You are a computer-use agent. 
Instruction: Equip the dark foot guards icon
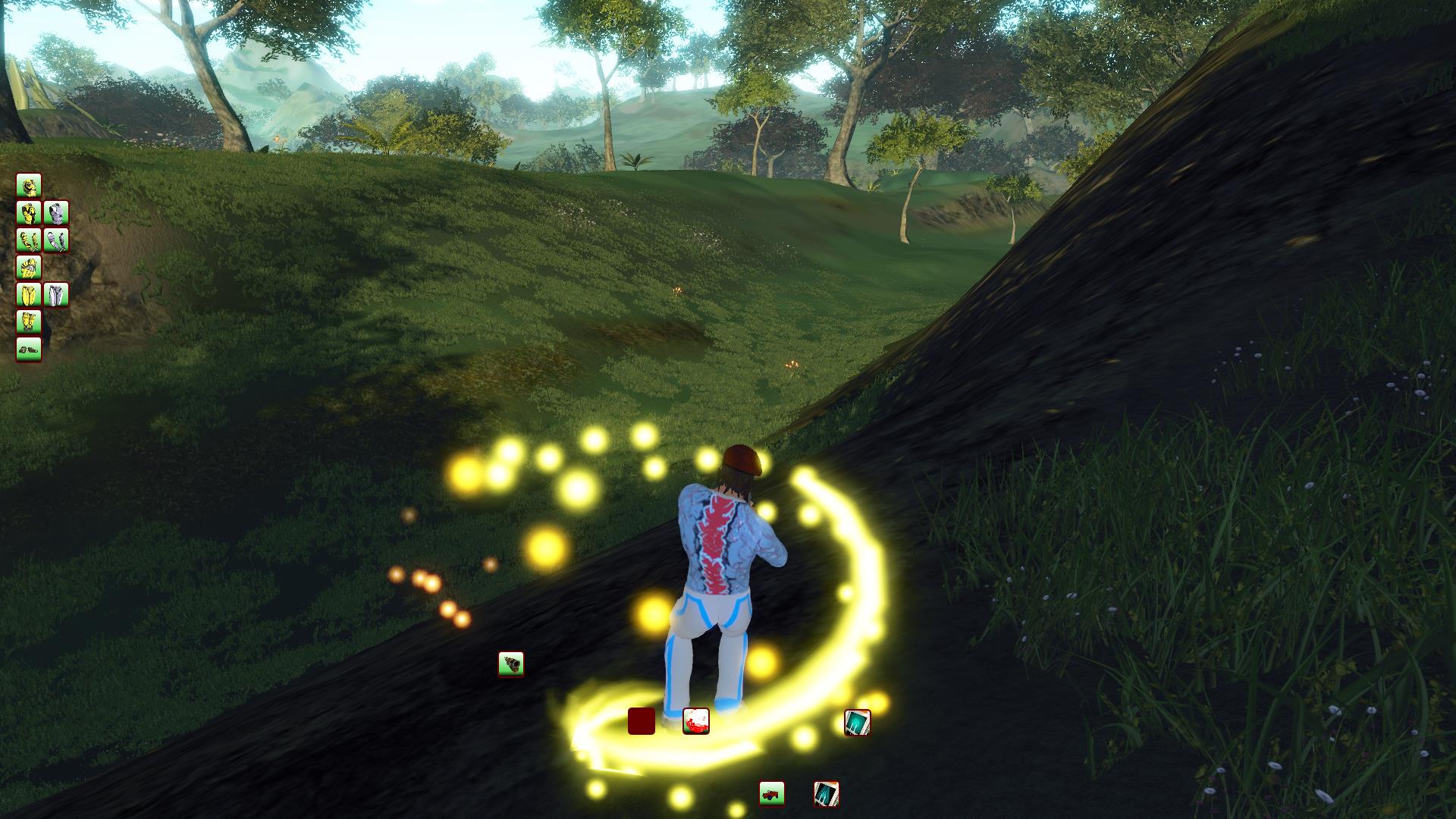(29, 349)
